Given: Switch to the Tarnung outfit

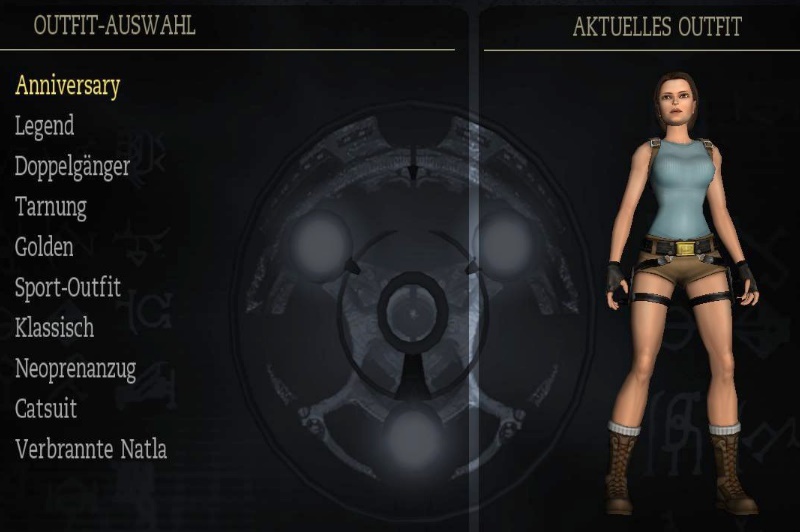Looking at the screenshot, I should pos(50,207).
